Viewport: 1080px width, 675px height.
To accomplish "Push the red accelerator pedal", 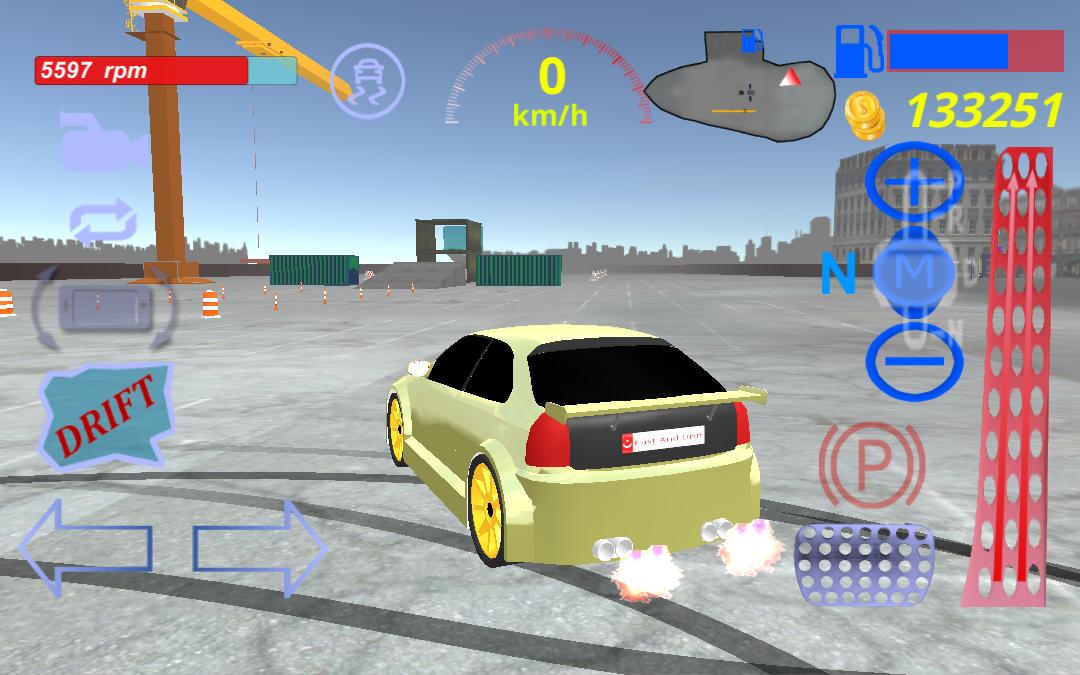I will click(1008, 380).
